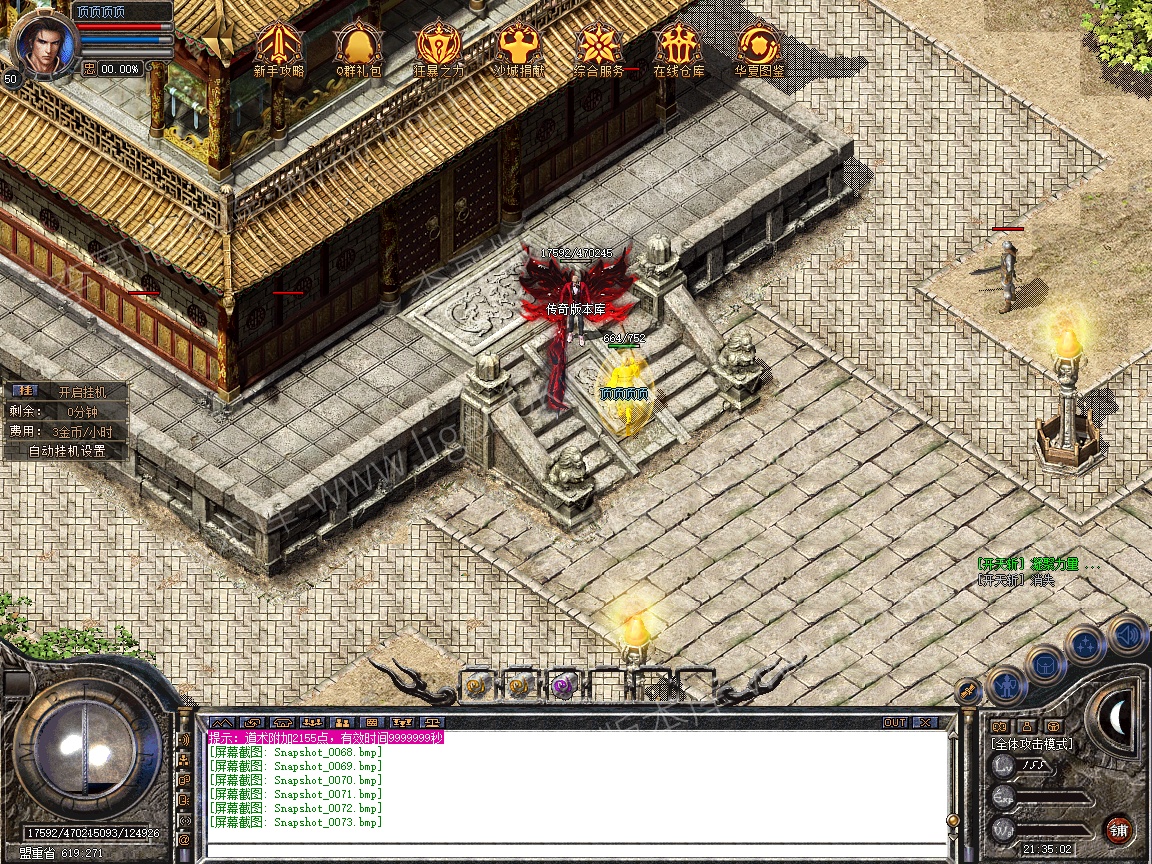Open the character status round button
1152x864 pixels.
(1006, 686)
